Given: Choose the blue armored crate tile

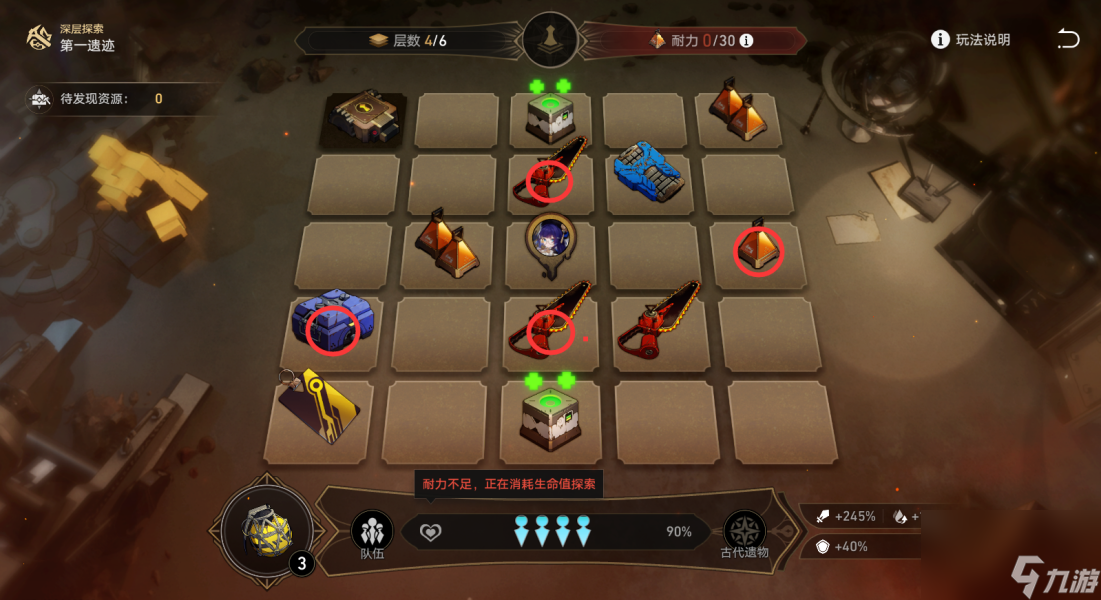Looking at the screenshot, I should [647, 171].
